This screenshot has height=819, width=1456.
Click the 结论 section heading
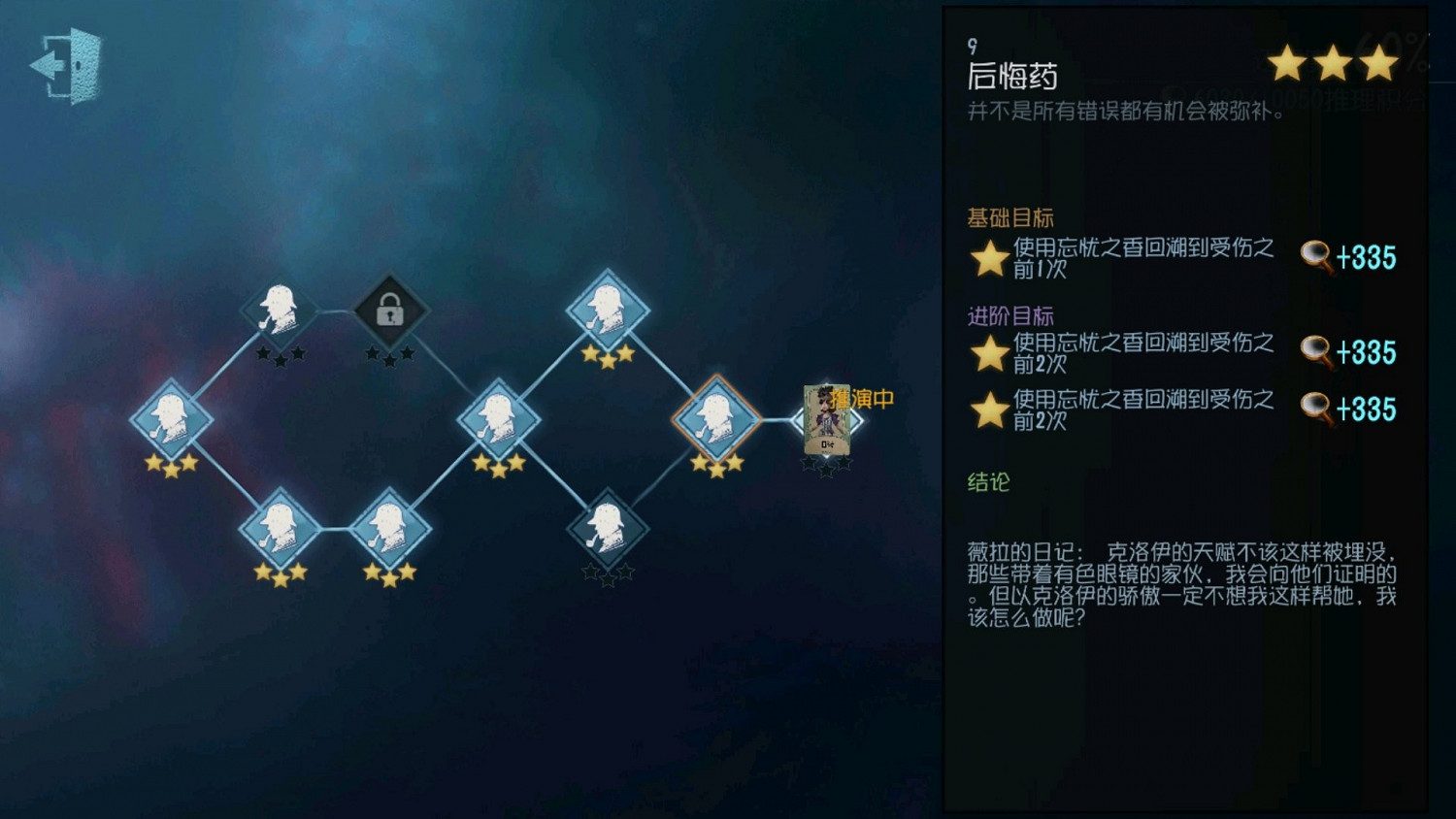click(986, 482)
